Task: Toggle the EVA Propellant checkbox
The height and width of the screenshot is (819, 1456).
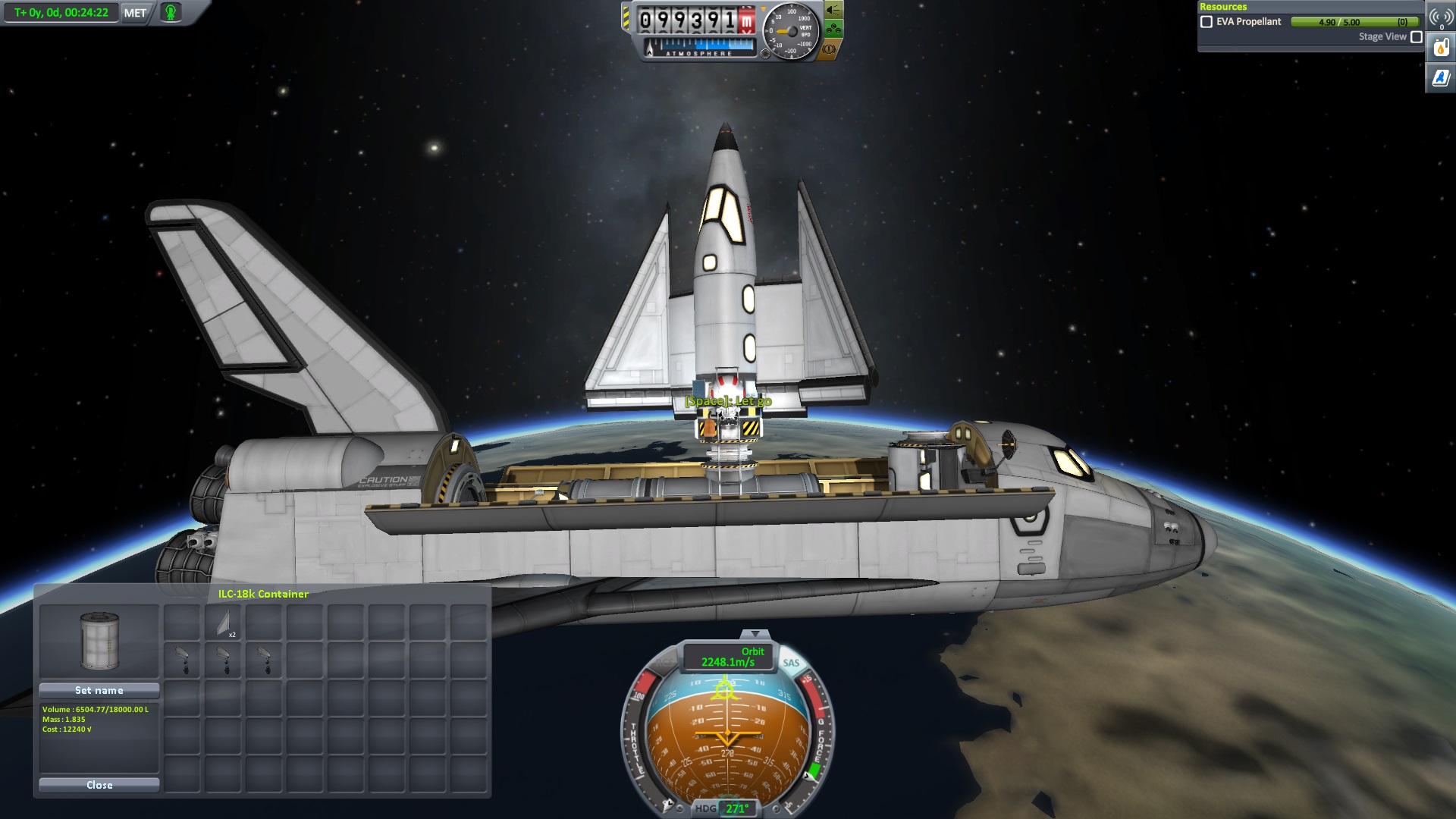Action: (1207, 22)
